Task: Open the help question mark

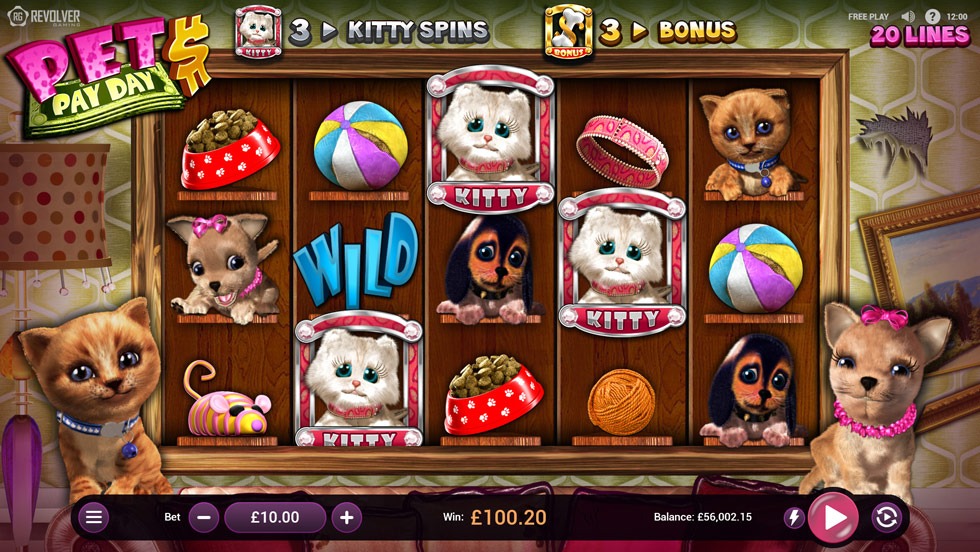Action: (x=932, y=16)
